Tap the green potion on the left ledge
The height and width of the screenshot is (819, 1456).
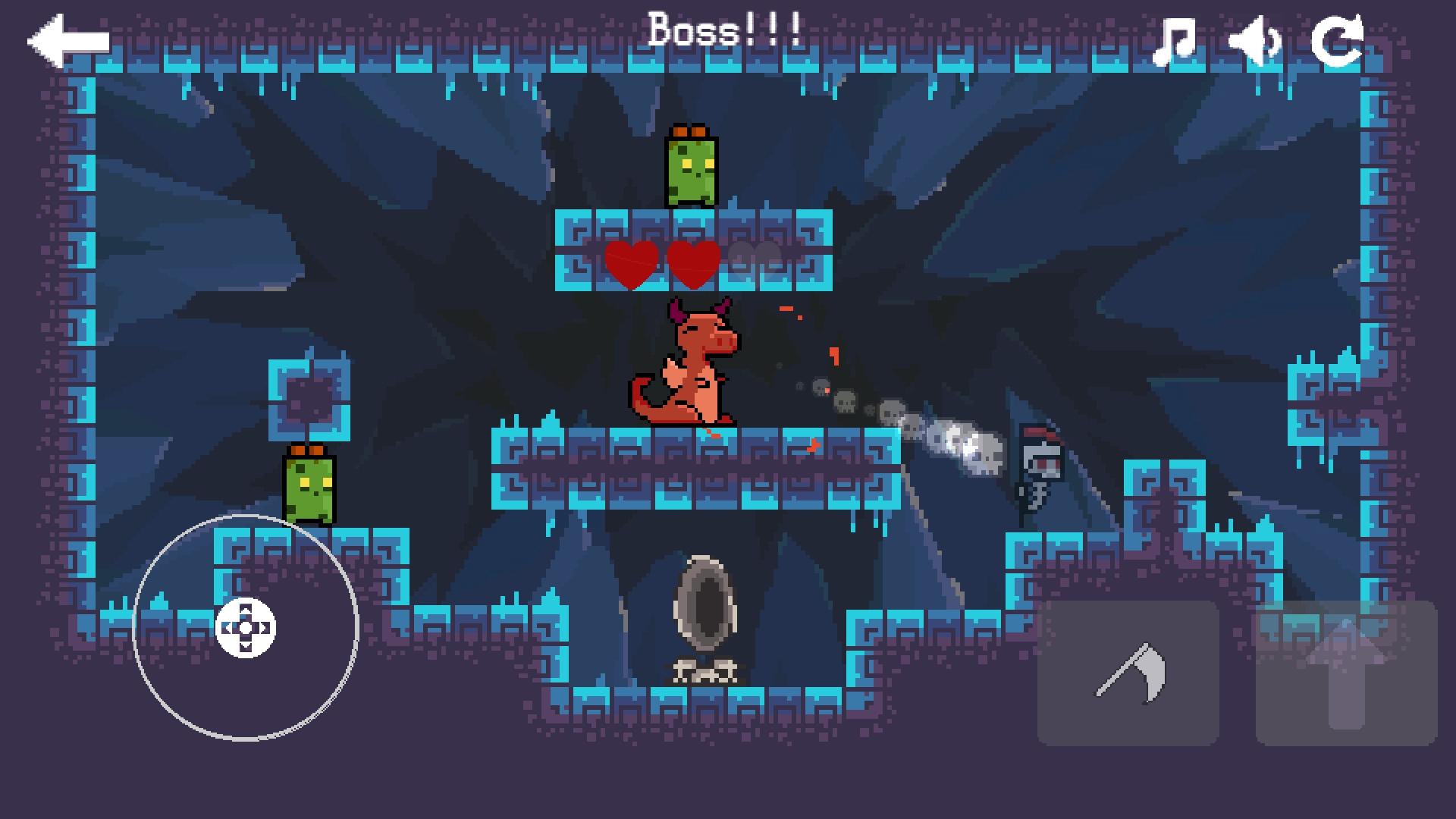pyautogui.click(x=308, y=489)
